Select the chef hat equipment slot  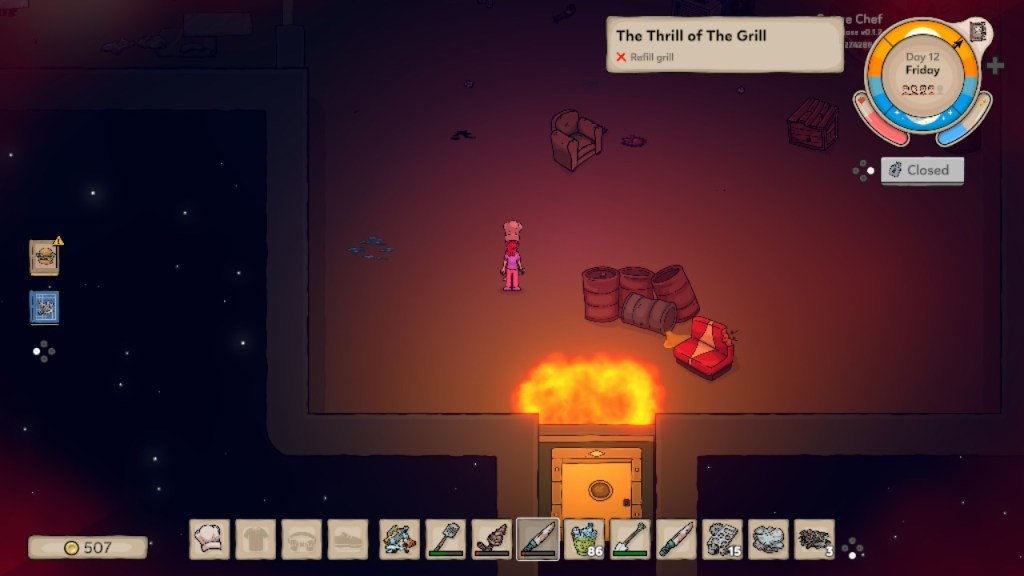[x=210, y=539]
